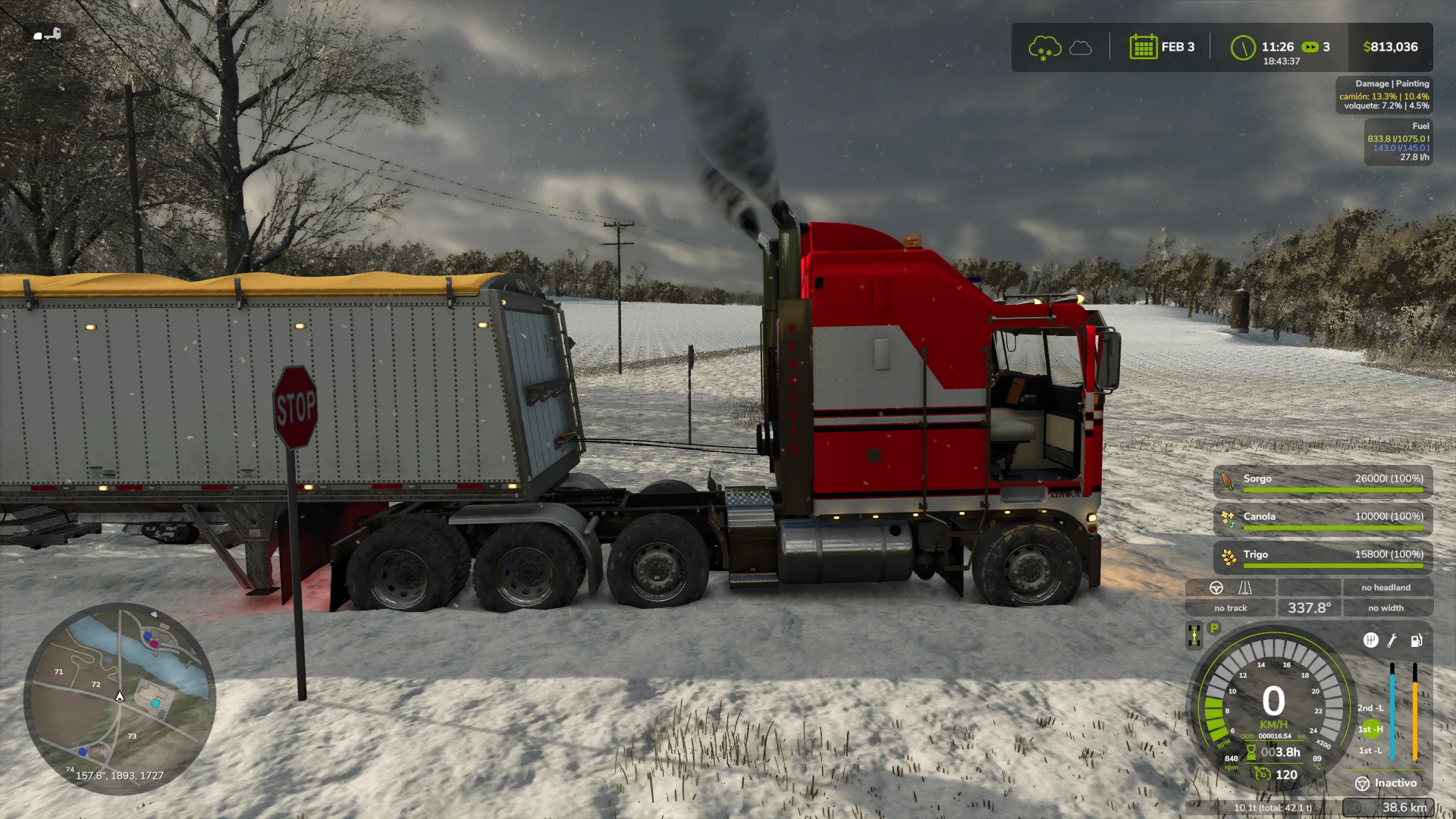1456x819 pixels.
Task: Click the wrench maintenance icon
Action: (1392, 641)
